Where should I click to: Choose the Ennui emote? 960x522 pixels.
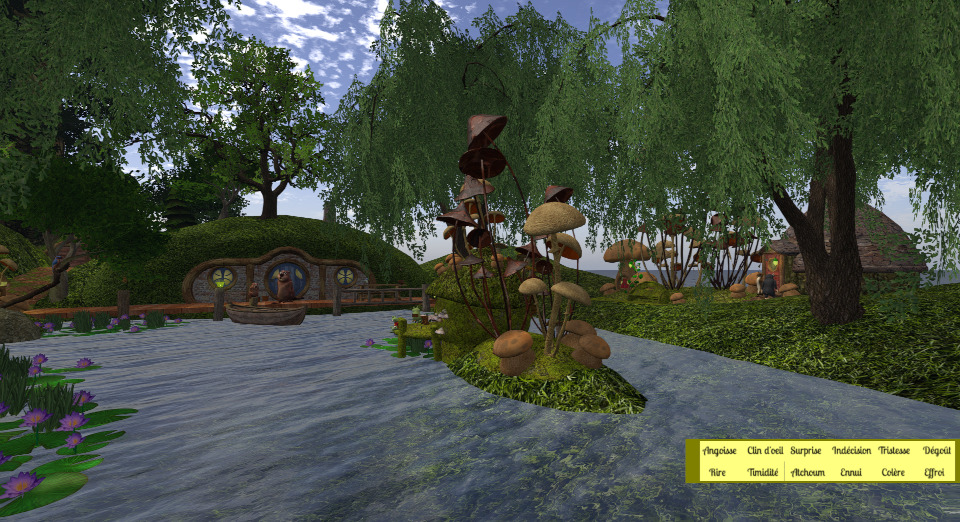click(x=851, y=472)
